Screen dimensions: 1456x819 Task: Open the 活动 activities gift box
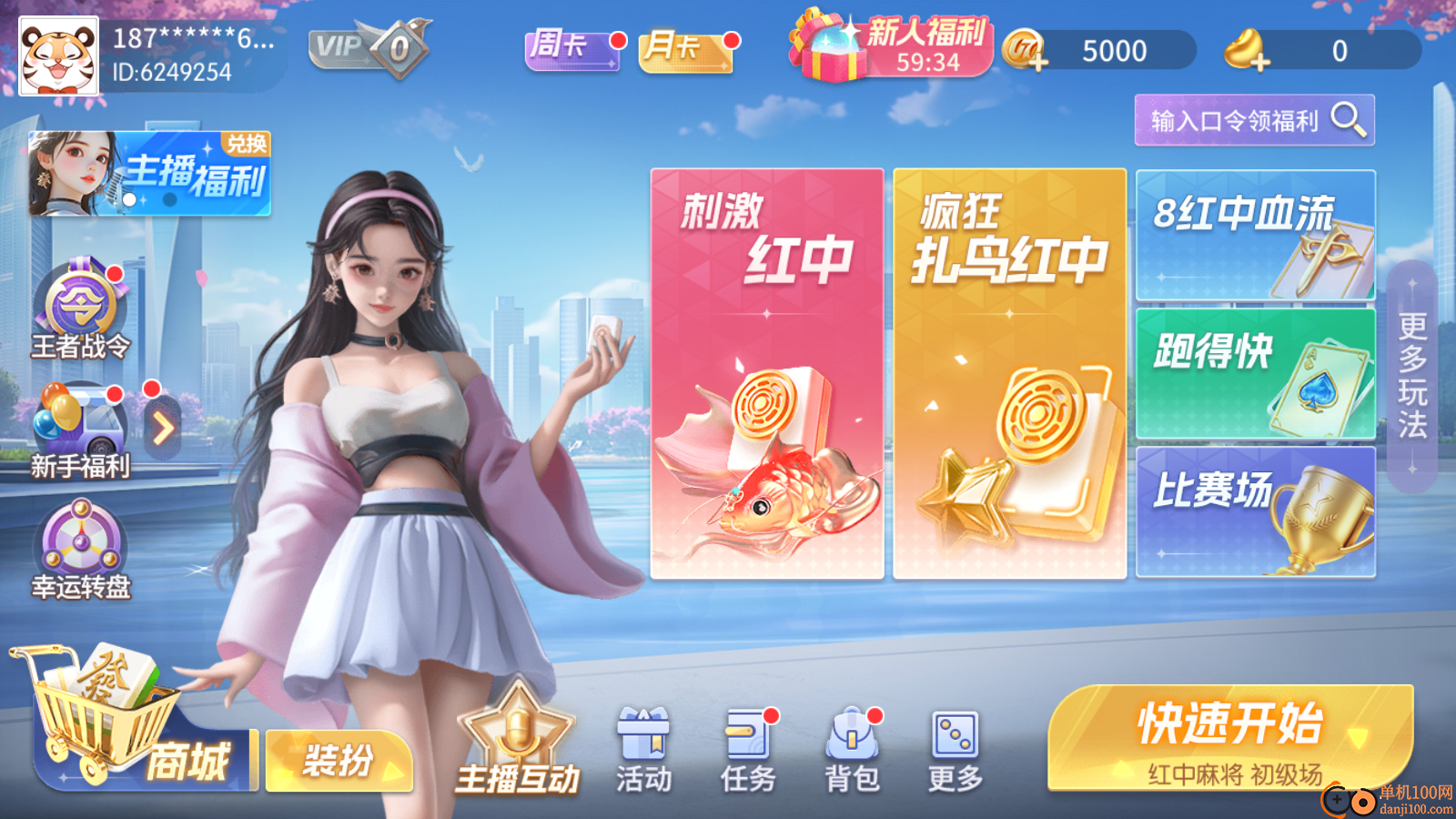tap(645, 746)
